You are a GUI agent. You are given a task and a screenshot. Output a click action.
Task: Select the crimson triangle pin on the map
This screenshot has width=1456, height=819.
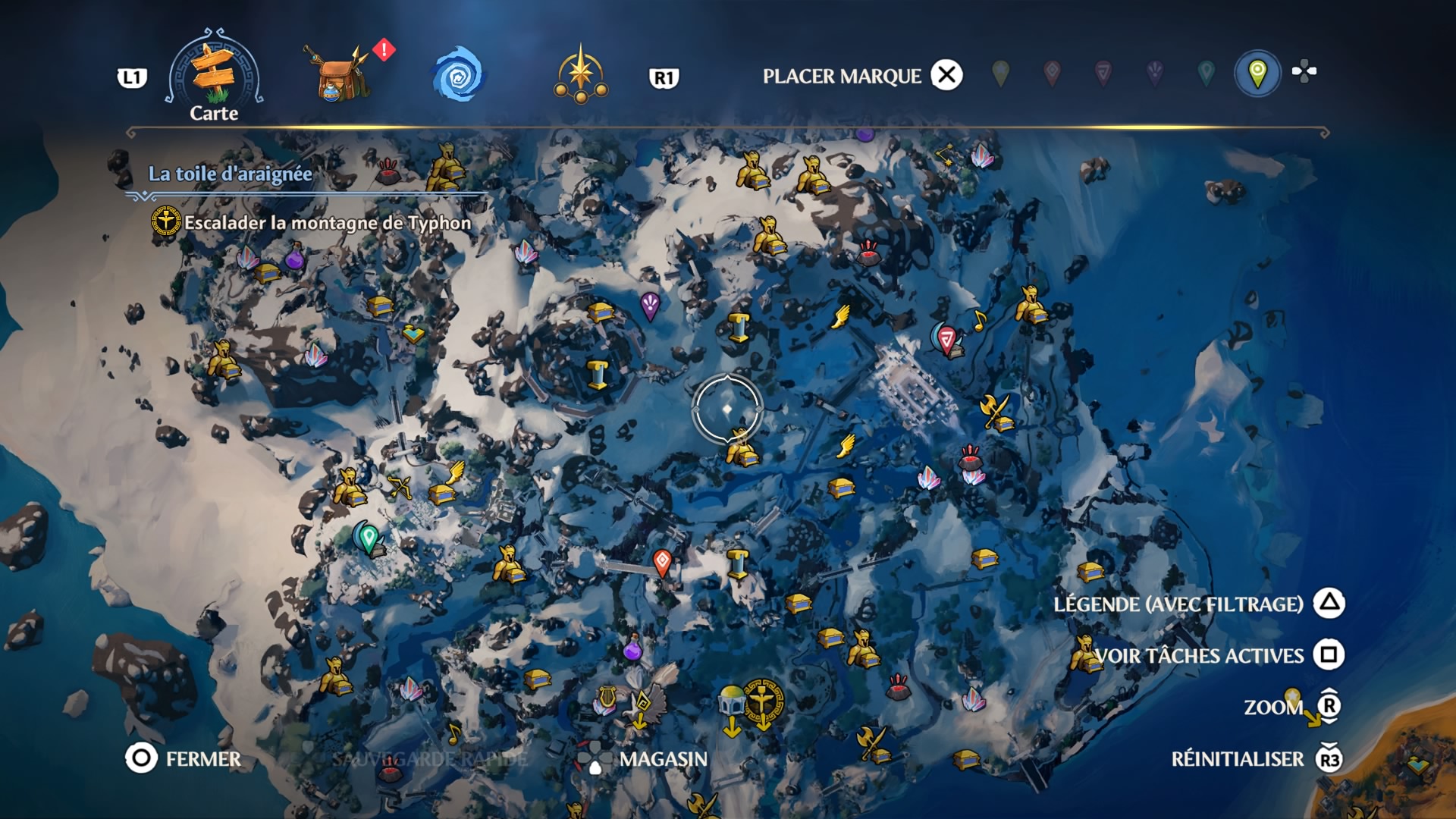point(946,338)
